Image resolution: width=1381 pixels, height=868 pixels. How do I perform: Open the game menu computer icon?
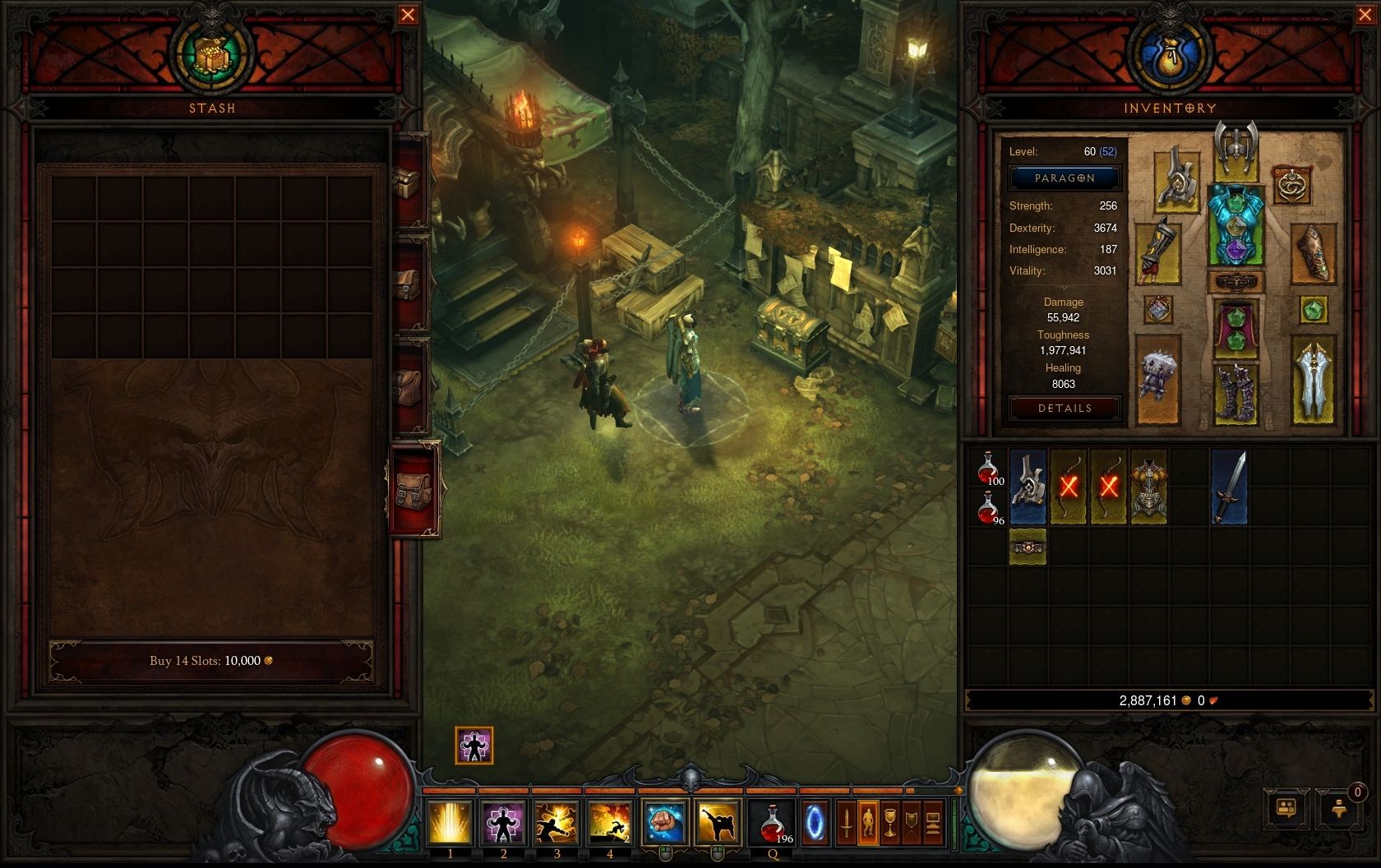932,823
